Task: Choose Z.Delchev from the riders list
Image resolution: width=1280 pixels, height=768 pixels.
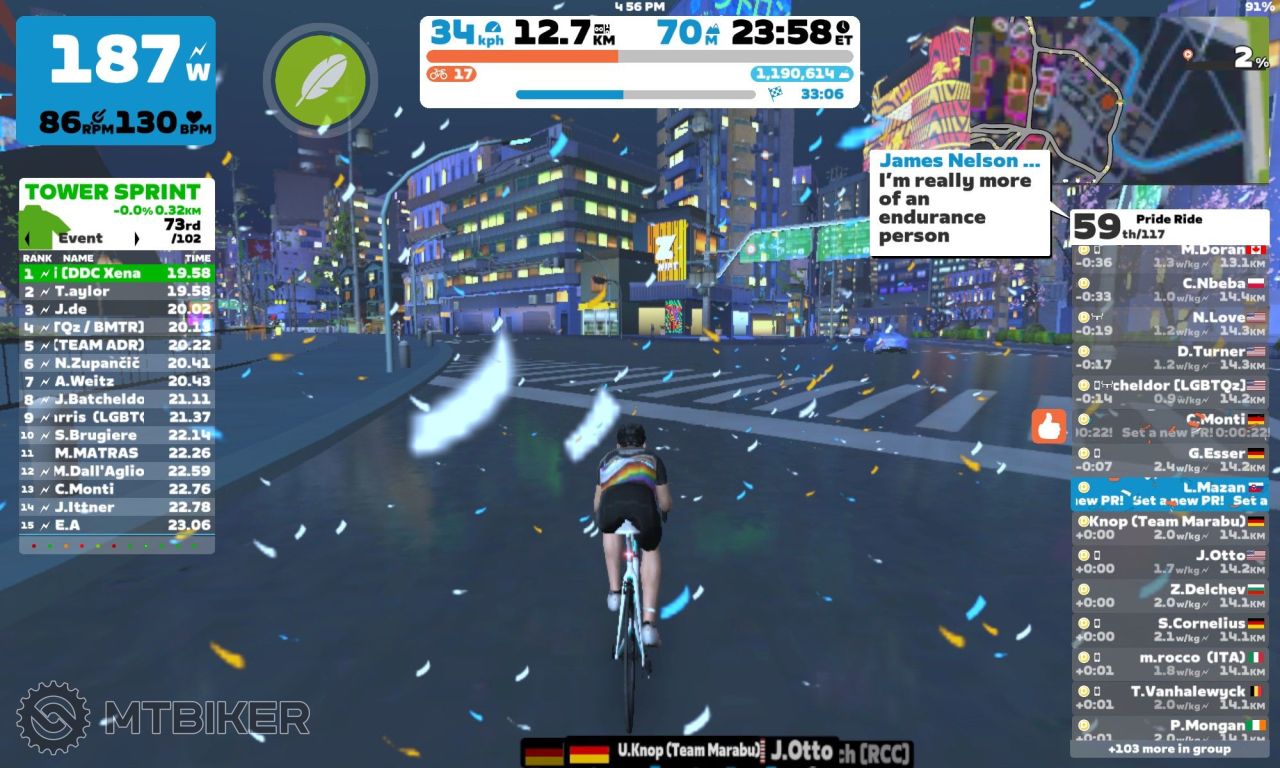Action: 1170,596
